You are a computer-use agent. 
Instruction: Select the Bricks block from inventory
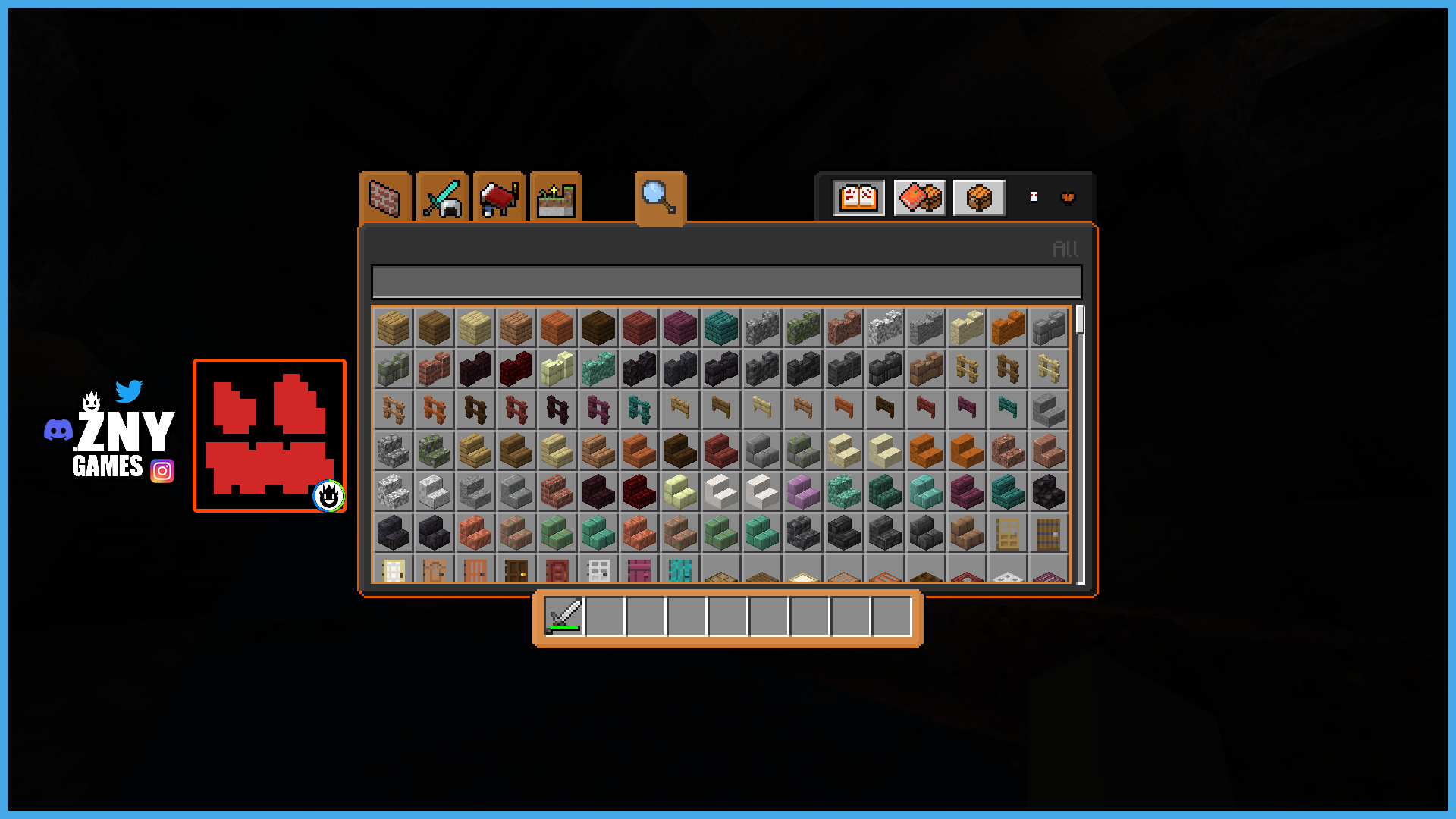pos(435,368)
